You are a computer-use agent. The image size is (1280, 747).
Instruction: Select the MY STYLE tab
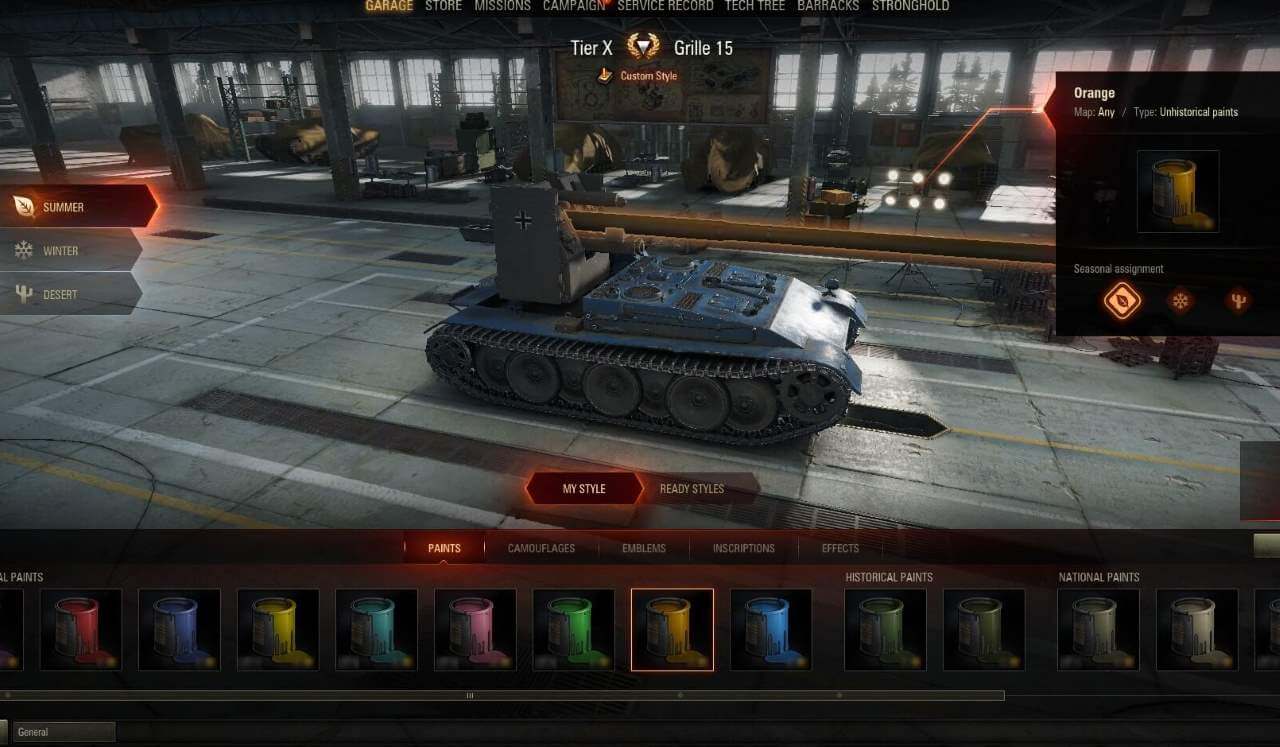585,489
